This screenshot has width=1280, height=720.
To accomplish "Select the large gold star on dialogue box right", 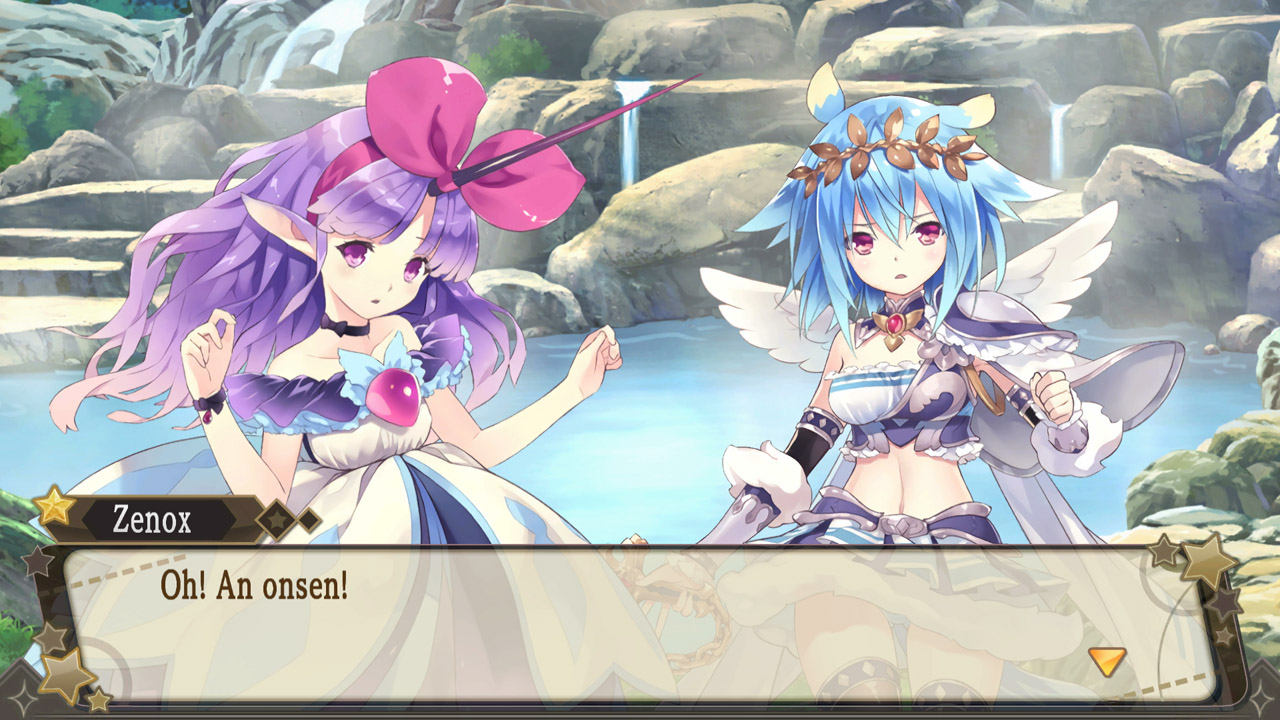I will tap(1208, 563).
